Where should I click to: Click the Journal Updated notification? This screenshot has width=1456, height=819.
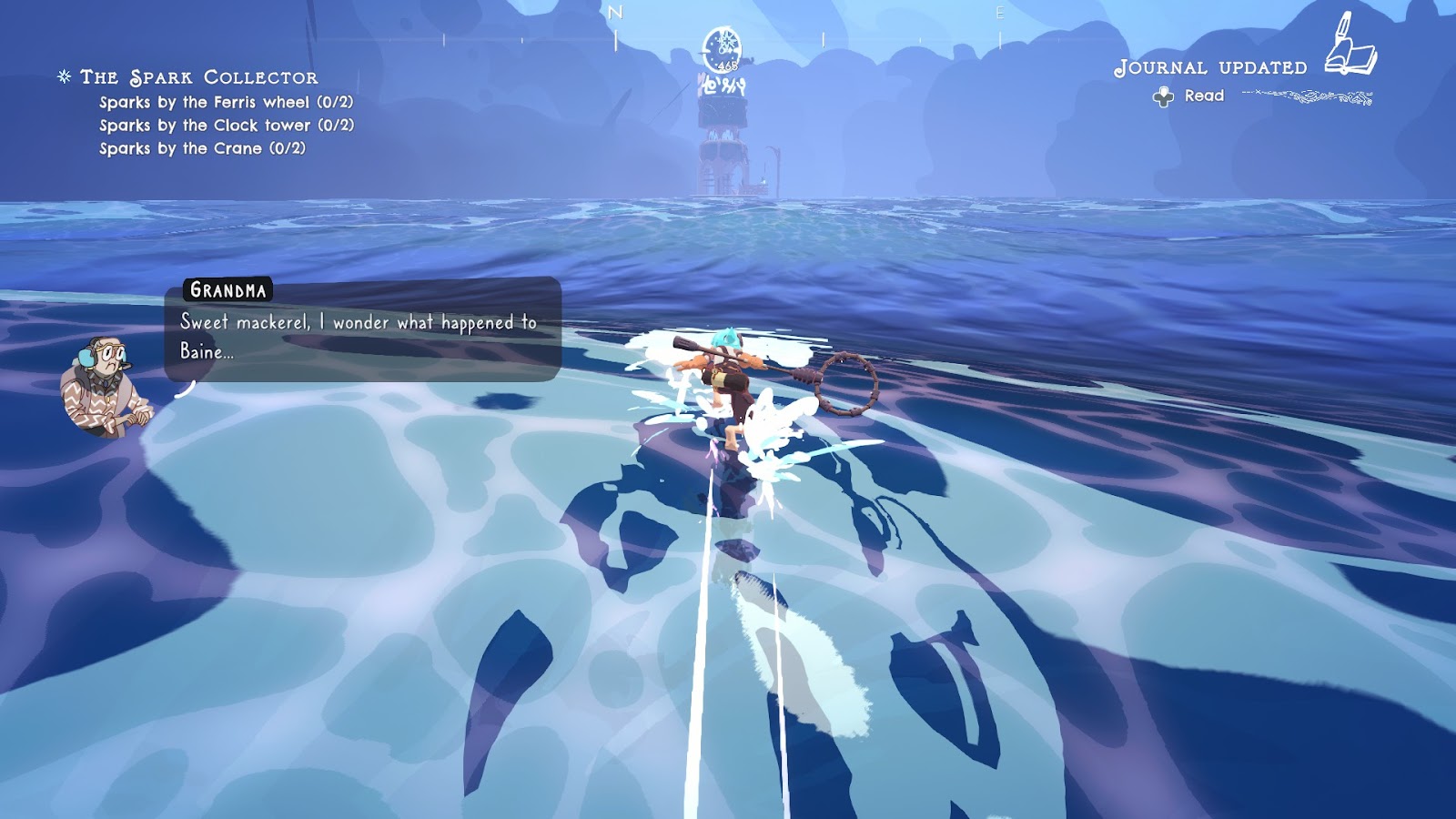pos(1210,68)
